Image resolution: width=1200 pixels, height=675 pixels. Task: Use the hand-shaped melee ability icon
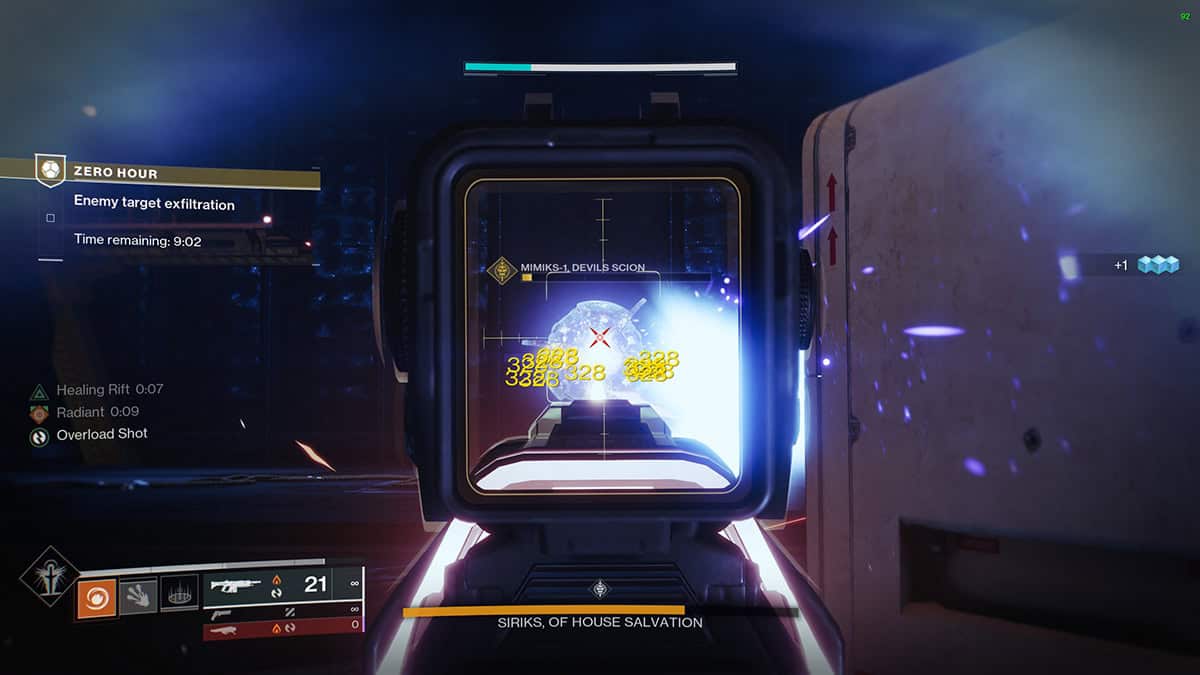point(138,597)
